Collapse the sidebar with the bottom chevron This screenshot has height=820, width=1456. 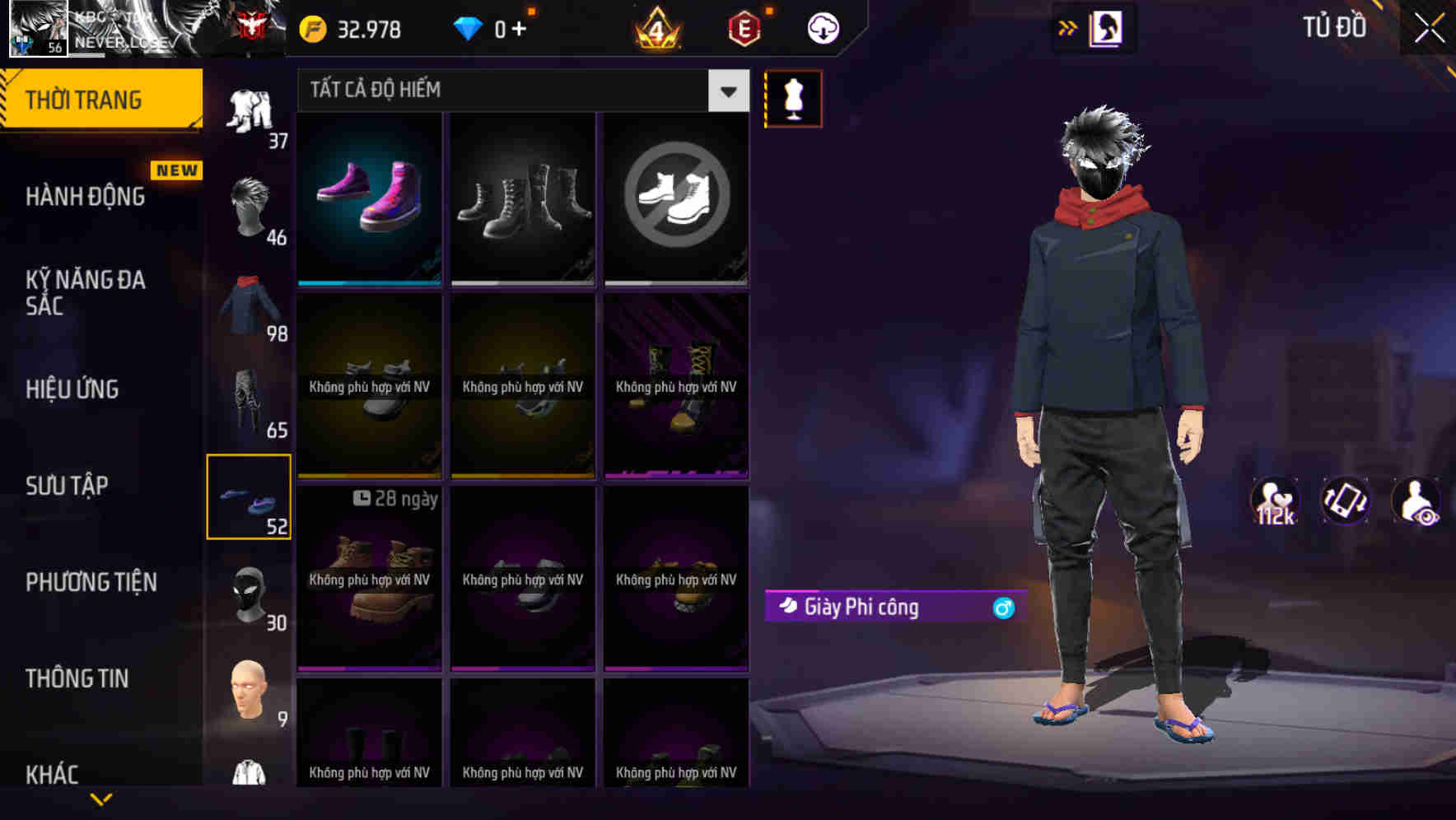[x=101, y=797]
